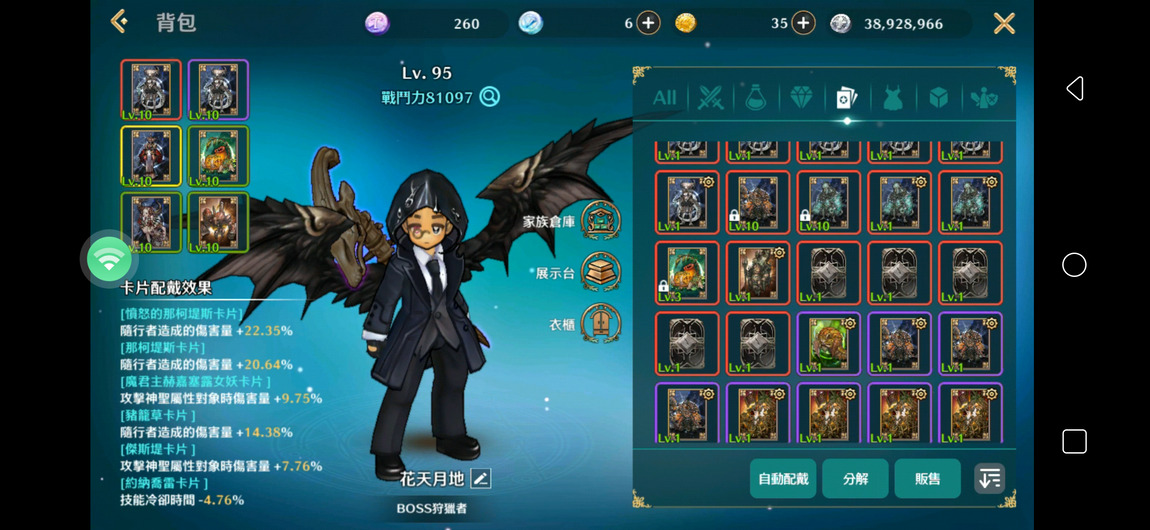Open the 衣櫃 wardrobe
1150x530 pixels.
(600, 323)
